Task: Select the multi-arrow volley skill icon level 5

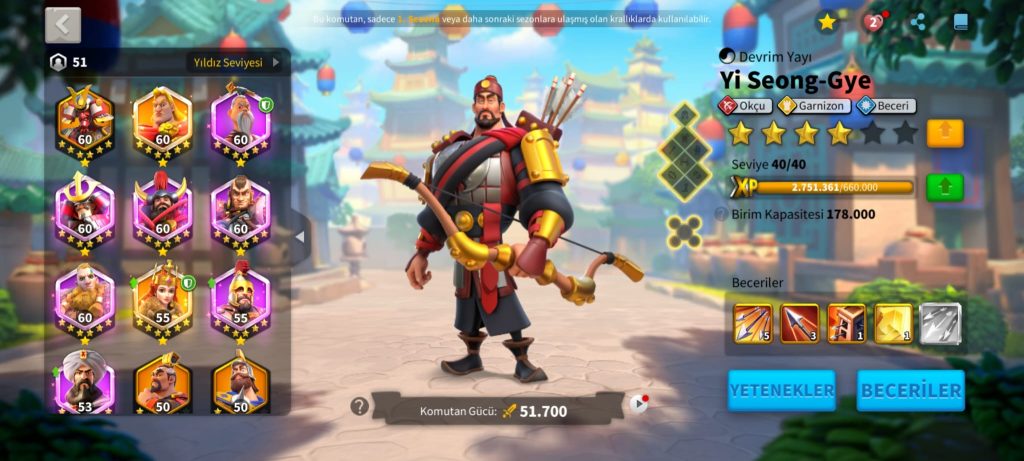Action: (753, 324)
